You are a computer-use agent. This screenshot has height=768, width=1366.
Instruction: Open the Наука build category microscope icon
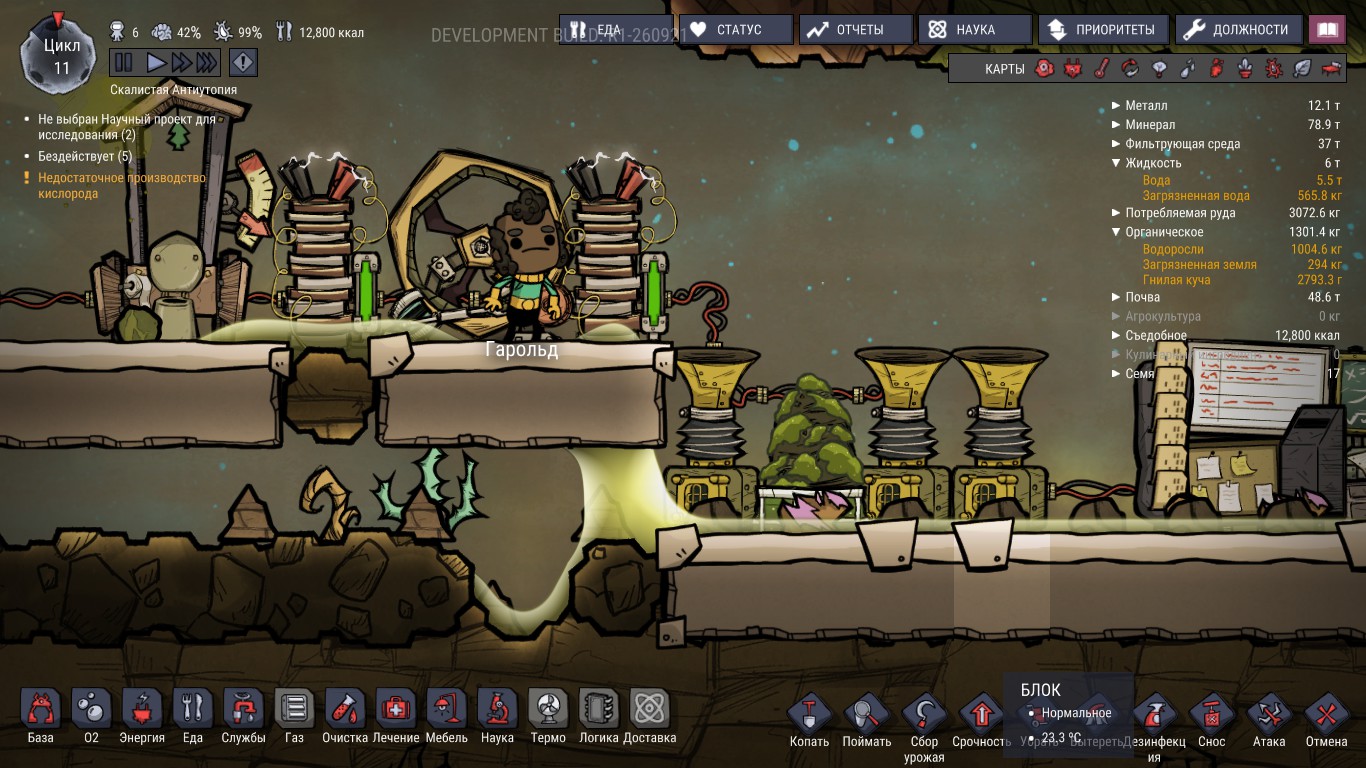(497, 712)
